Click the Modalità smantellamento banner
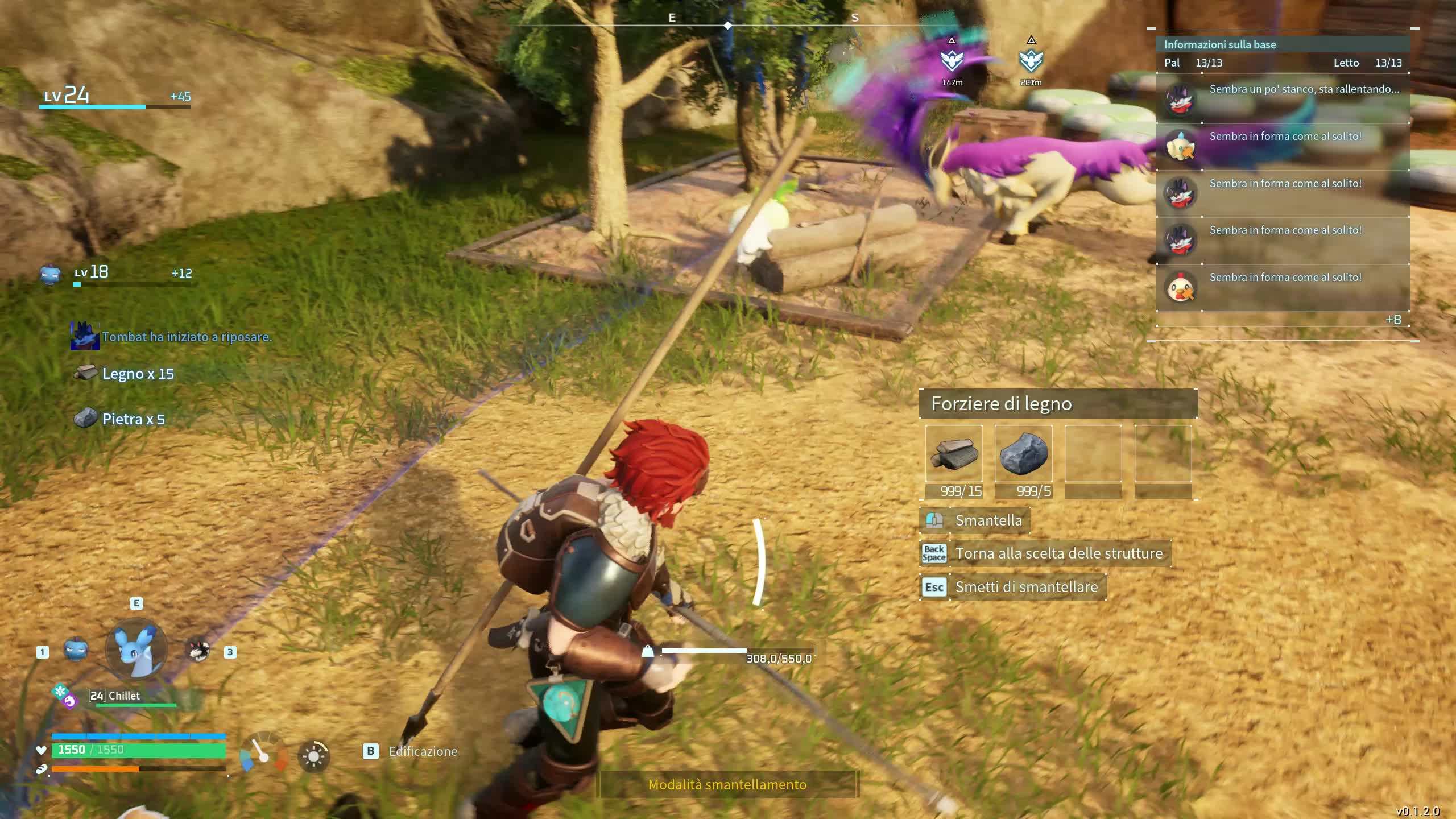 pyautogui.click(x=727, y=785)
